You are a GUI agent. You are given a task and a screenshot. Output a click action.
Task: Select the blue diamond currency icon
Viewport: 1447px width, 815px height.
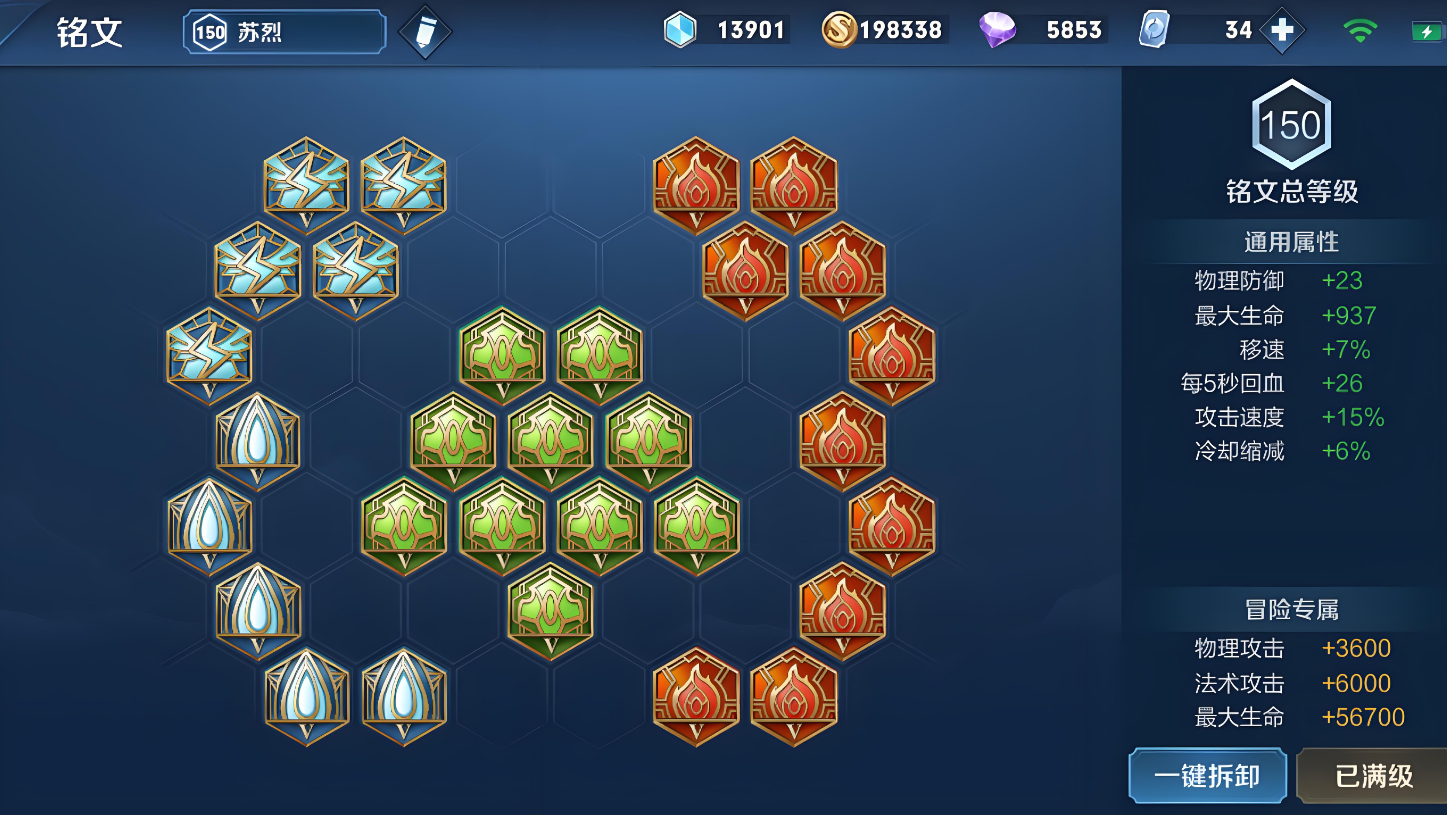pos(680,30)
